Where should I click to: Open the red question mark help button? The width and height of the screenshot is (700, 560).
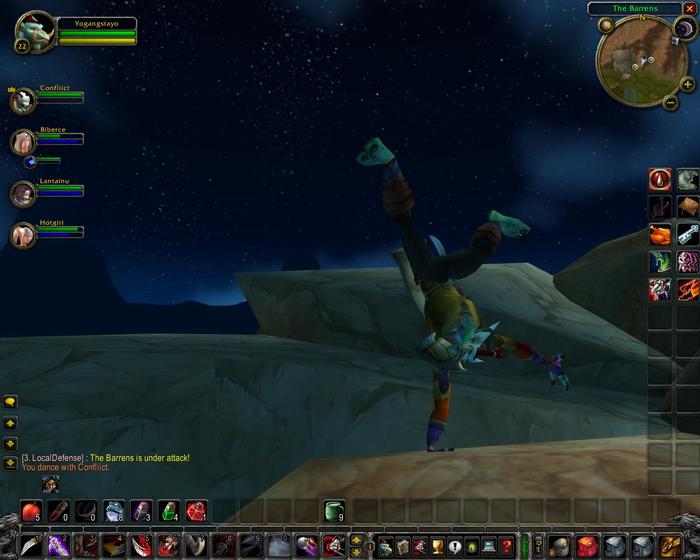(506, 546)
